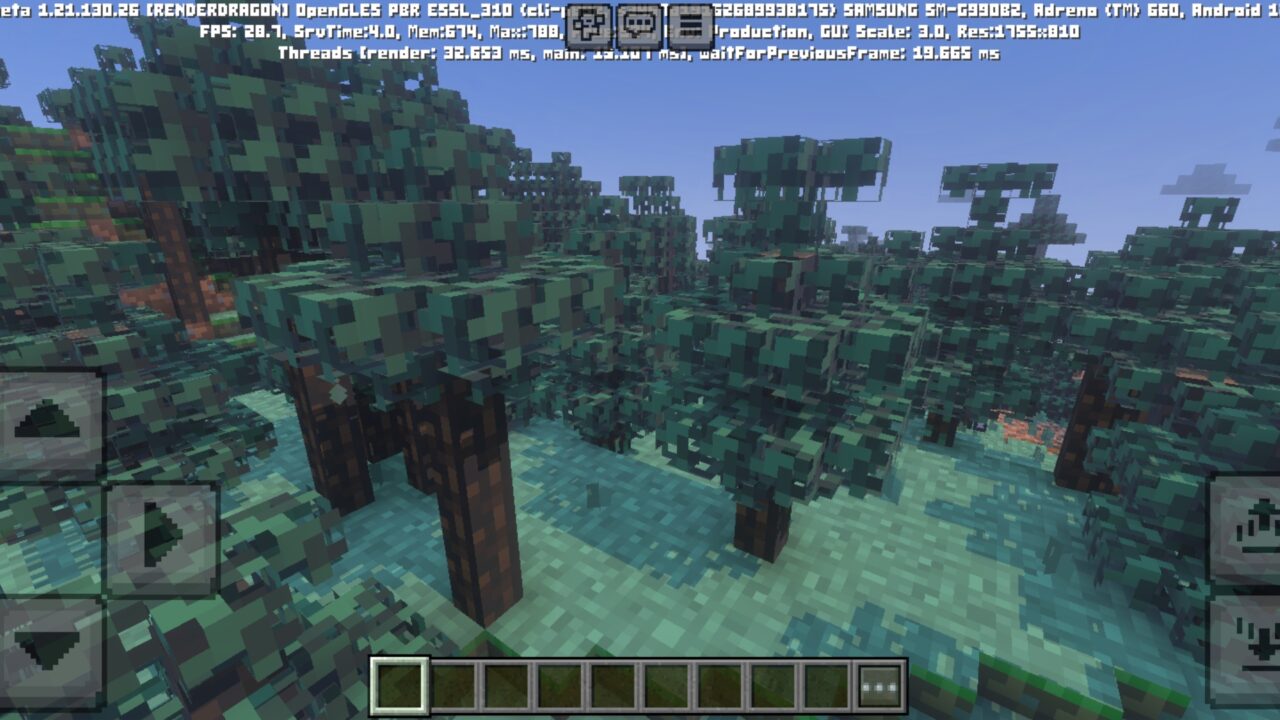Select the middle hotbar slot

[614, 684]
